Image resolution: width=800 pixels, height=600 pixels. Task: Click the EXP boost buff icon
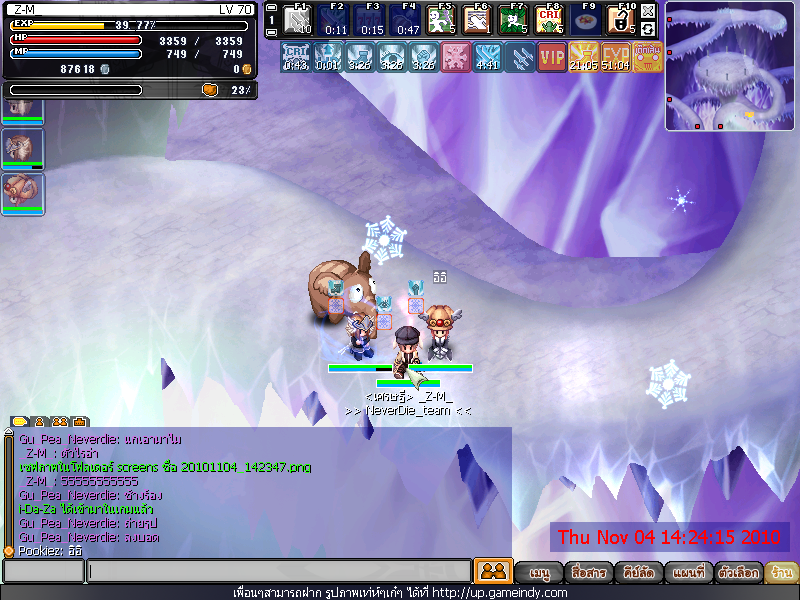tap(616, 57)
